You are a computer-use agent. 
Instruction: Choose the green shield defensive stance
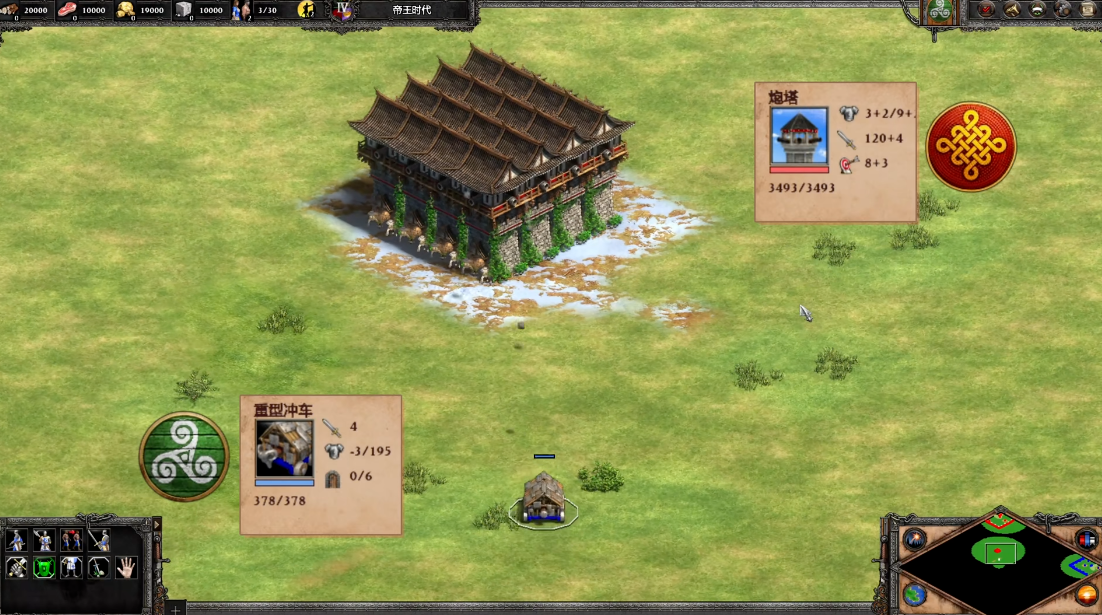click(x=44, y=568)
